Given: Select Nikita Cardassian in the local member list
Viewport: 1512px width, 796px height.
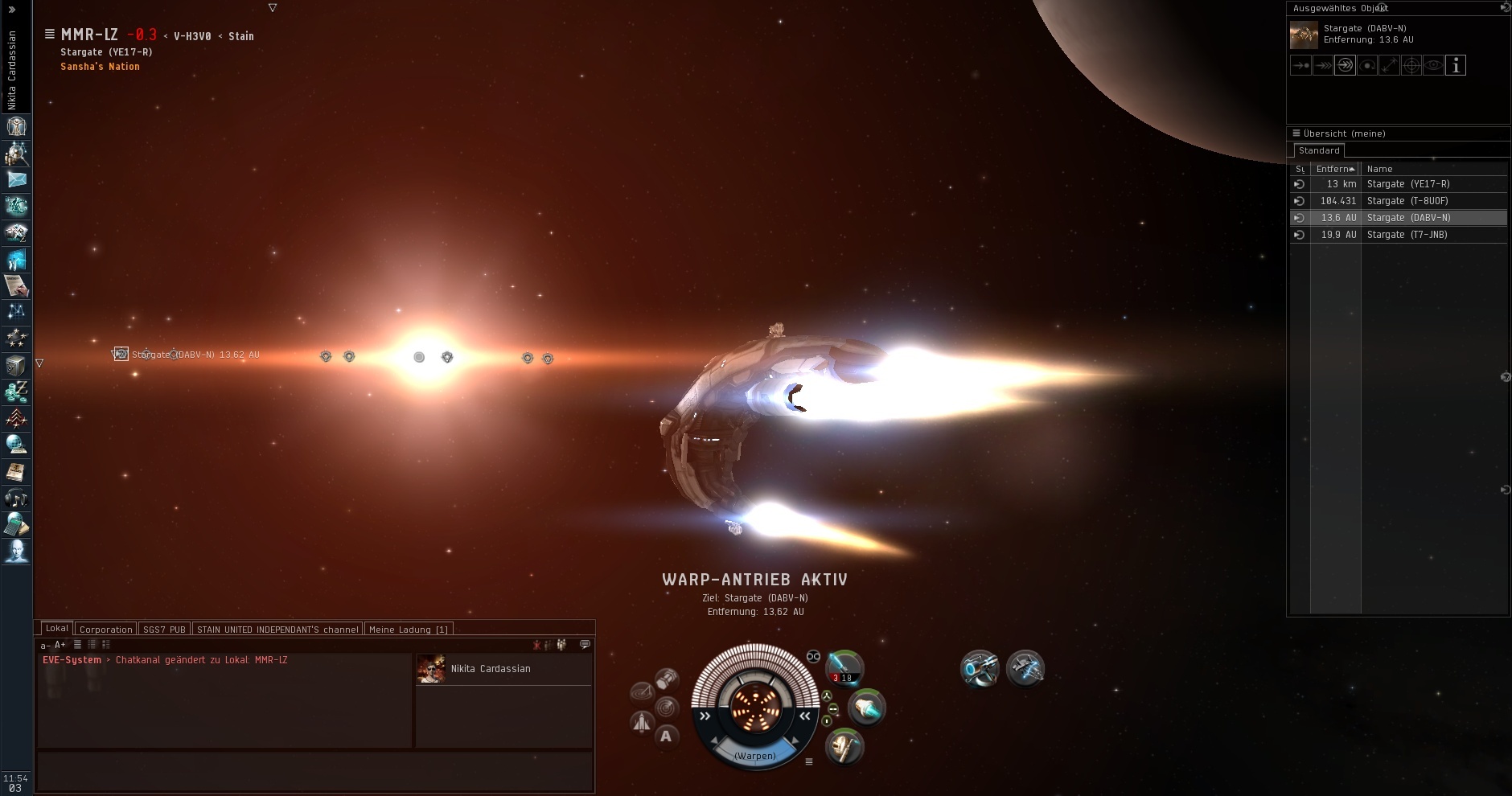Looking at the screenshot, I should [491, 669].
